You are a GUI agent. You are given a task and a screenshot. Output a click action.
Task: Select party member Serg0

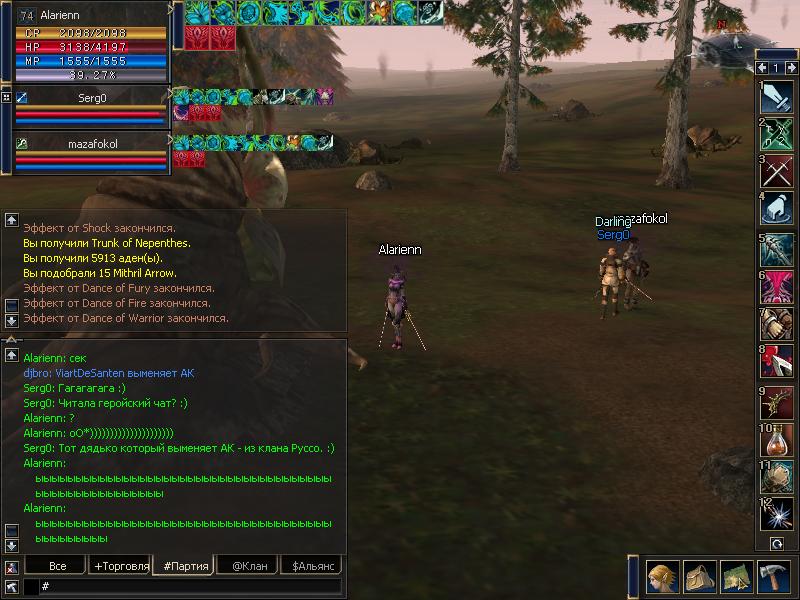(92, 98)
